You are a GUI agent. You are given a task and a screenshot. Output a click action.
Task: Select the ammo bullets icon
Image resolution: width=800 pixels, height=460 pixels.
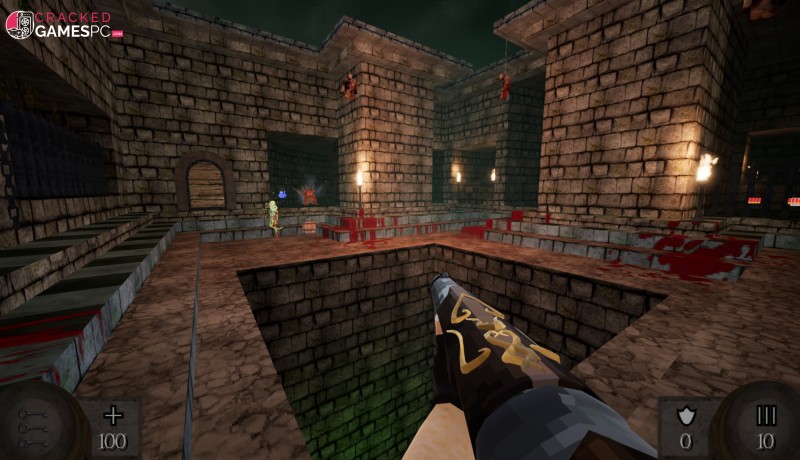pyautogui.click(x=766, y=416)
